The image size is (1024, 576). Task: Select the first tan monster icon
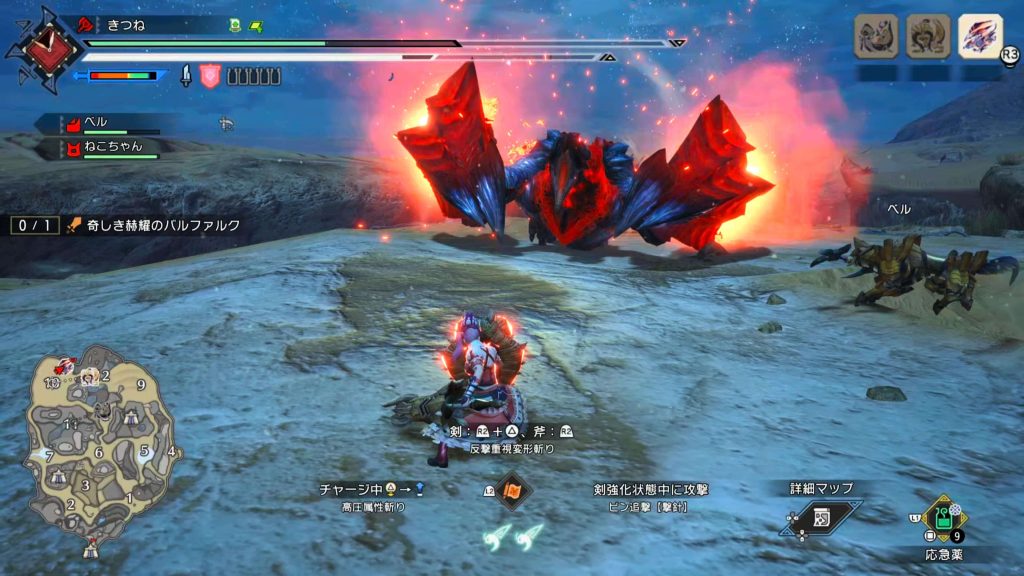(874, 37)
